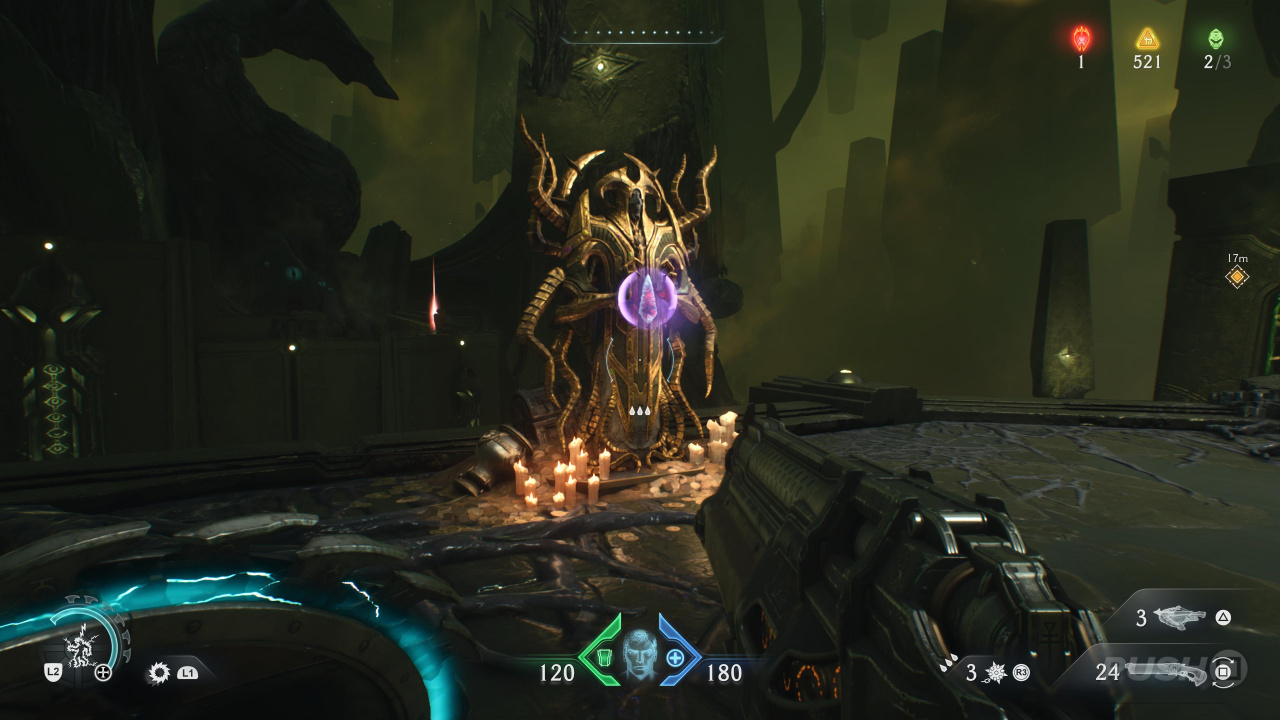This screenshot has width=1280, height=720.
Task: Click the blue health cross icon
Action: tap(676, 657)
